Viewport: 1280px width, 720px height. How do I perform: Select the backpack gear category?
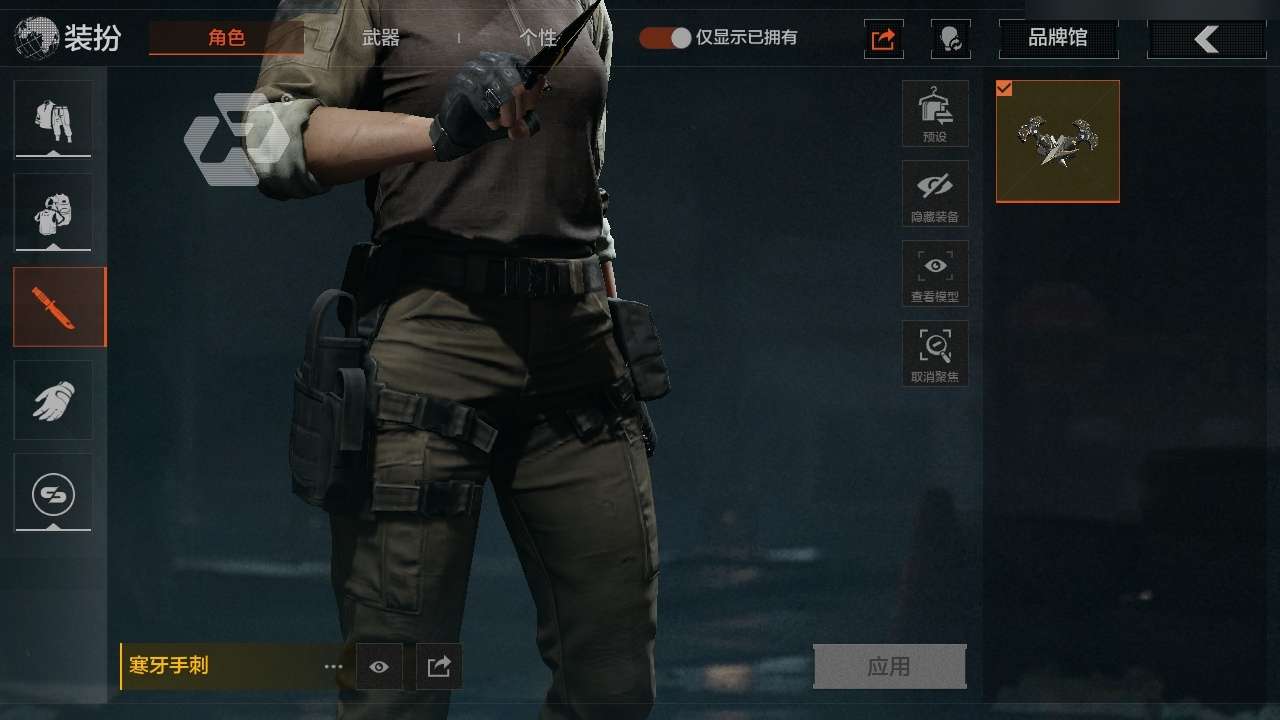pyautogui.click(x=53, y=212)
